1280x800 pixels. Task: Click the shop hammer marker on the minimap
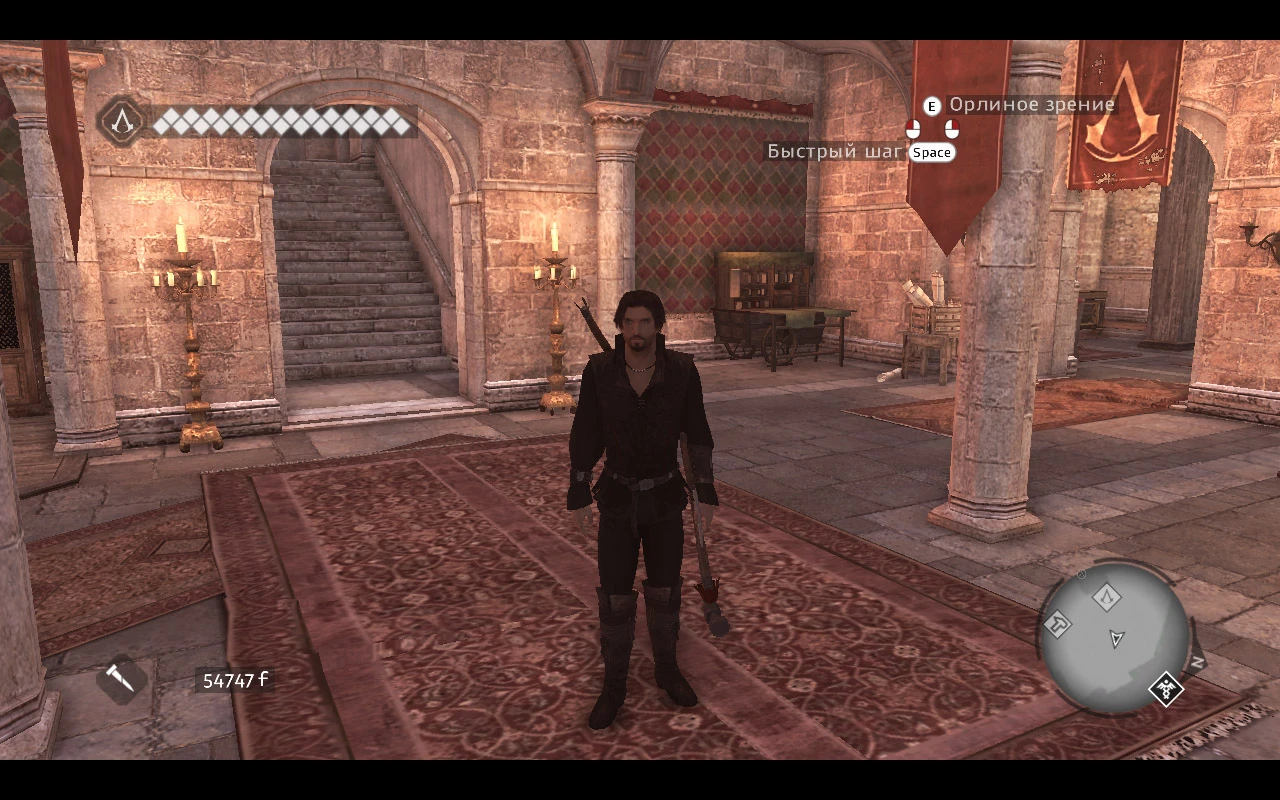click(x=1059, y=622)
